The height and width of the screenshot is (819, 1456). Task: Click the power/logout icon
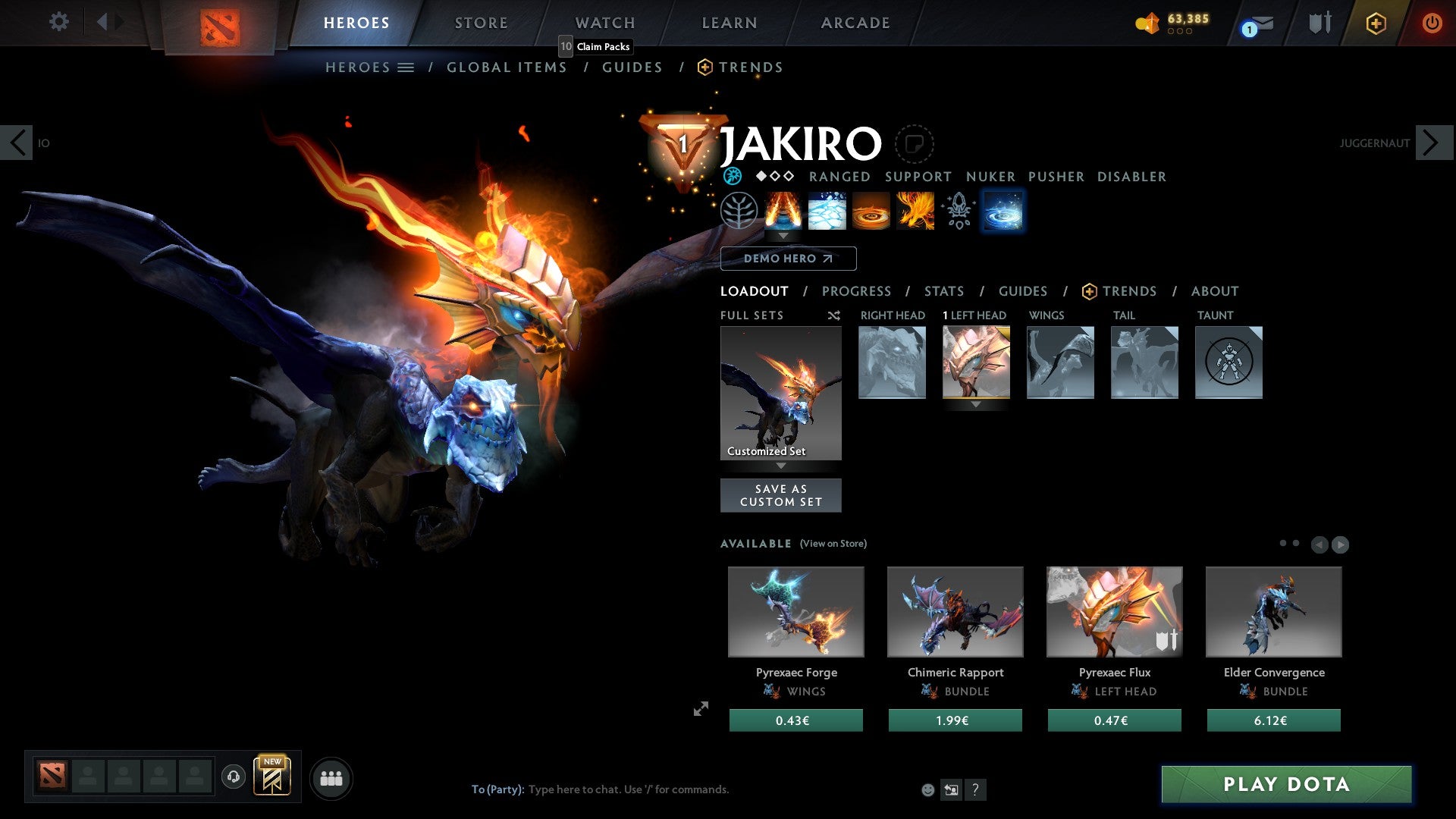pyautogui.click(x=1432, y=23)
